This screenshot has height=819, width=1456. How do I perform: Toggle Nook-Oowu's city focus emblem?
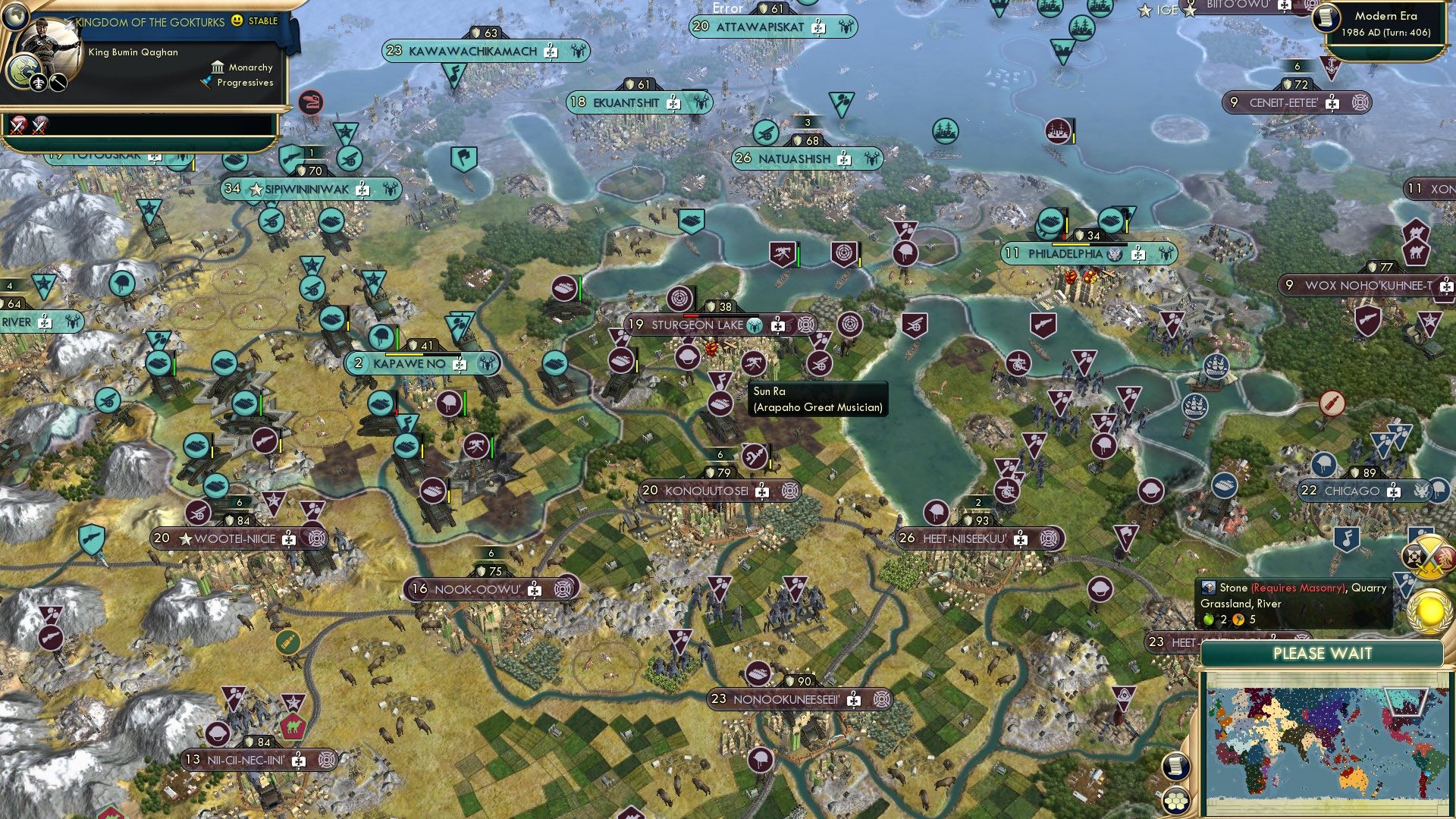(x=560, y=587)
